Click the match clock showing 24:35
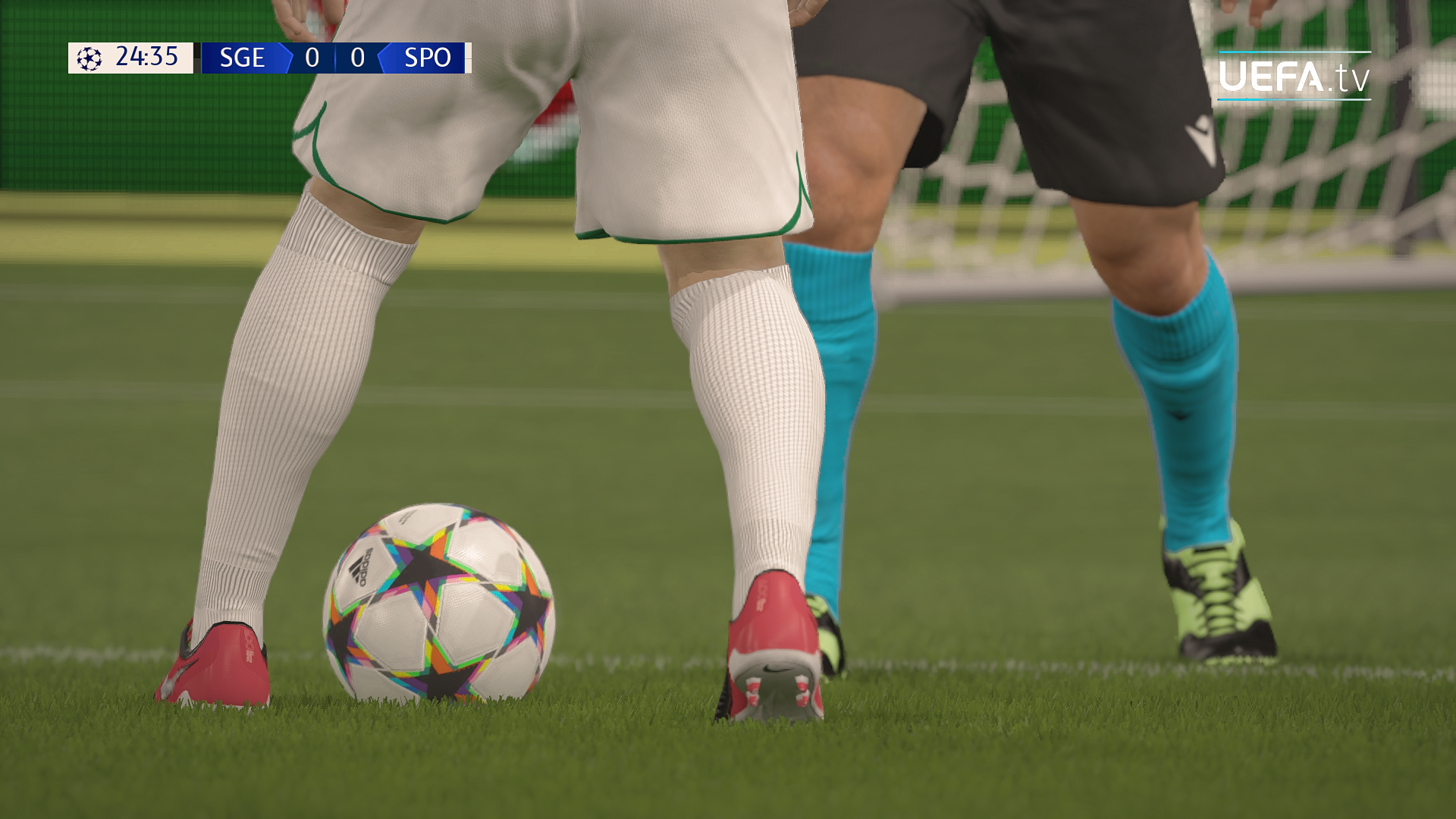 [148, 57]
